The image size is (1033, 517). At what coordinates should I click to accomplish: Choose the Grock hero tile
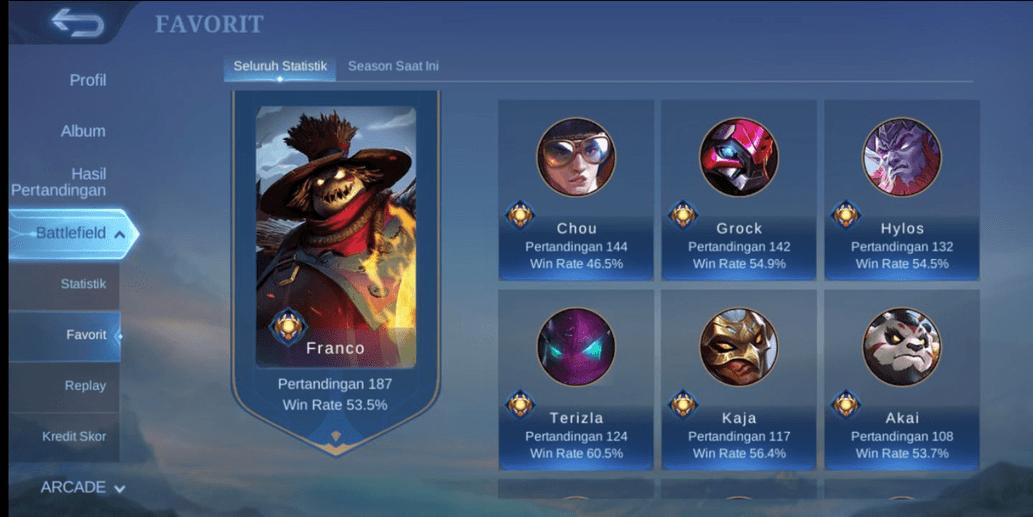tap(739, 190)
